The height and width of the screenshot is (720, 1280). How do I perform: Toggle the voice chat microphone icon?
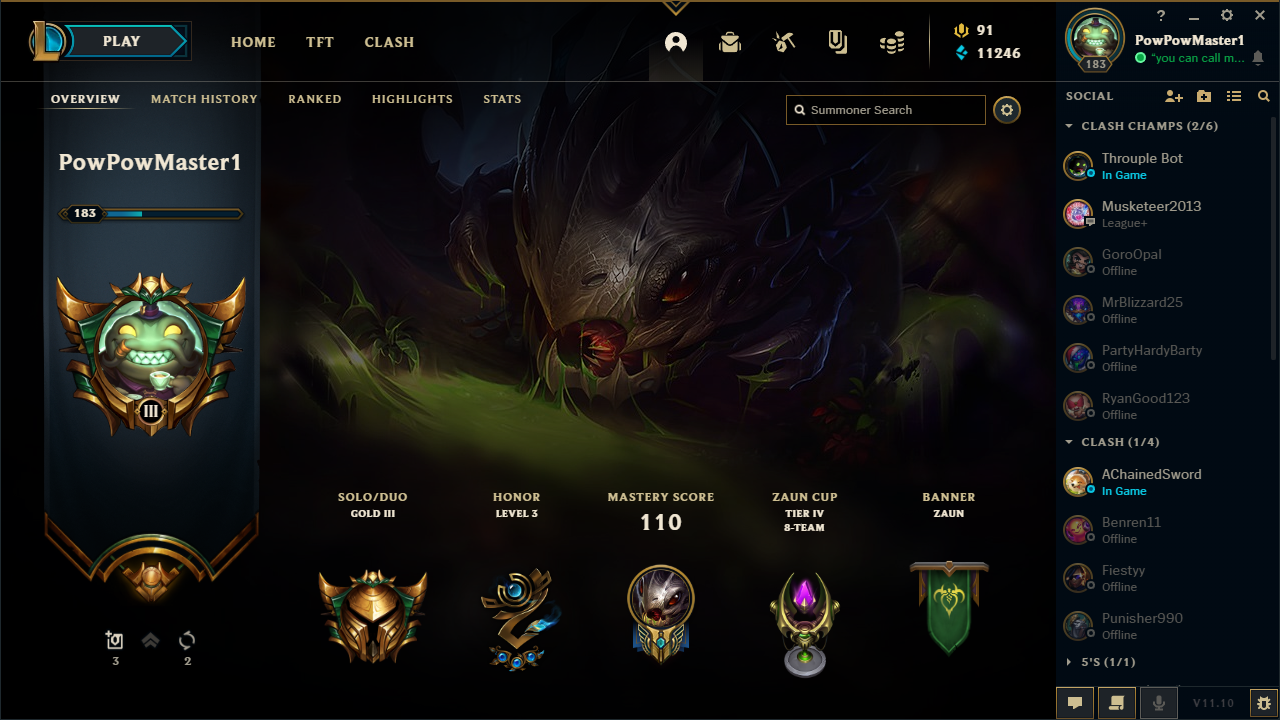tap(1158, 702)
